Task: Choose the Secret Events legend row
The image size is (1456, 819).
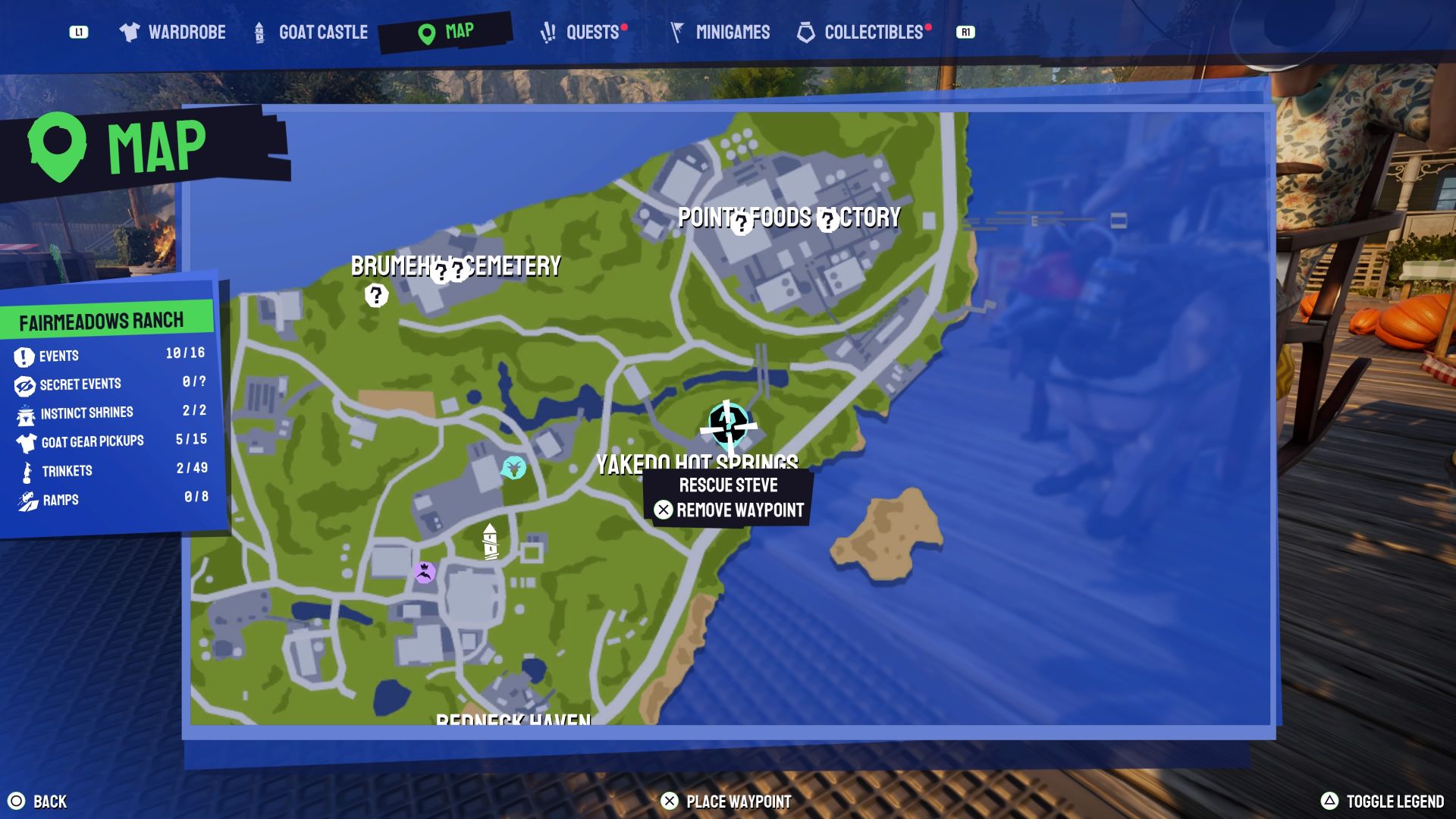Action: pyautogui.click(x=109, y=384)
